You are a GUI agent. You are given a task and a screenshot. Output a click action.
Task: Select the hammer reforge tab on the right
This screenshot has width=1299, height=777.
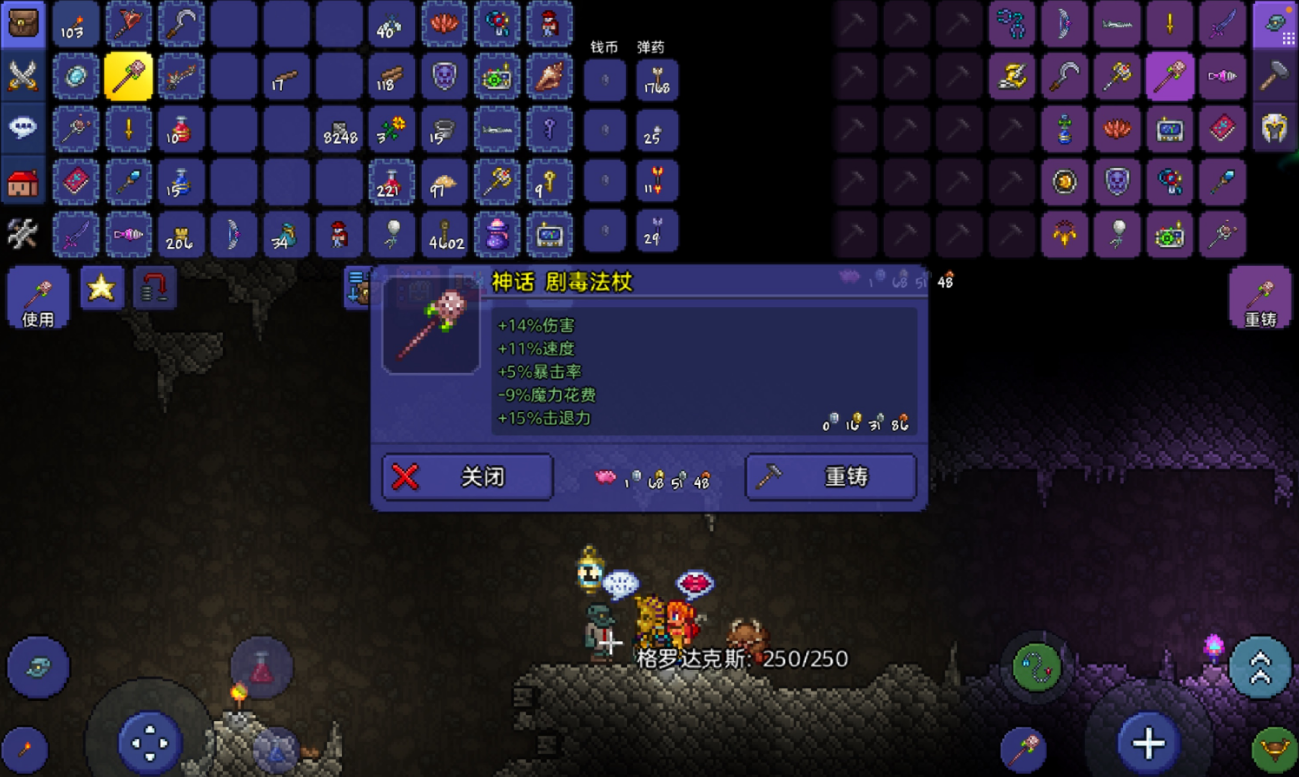(1274, 76)
